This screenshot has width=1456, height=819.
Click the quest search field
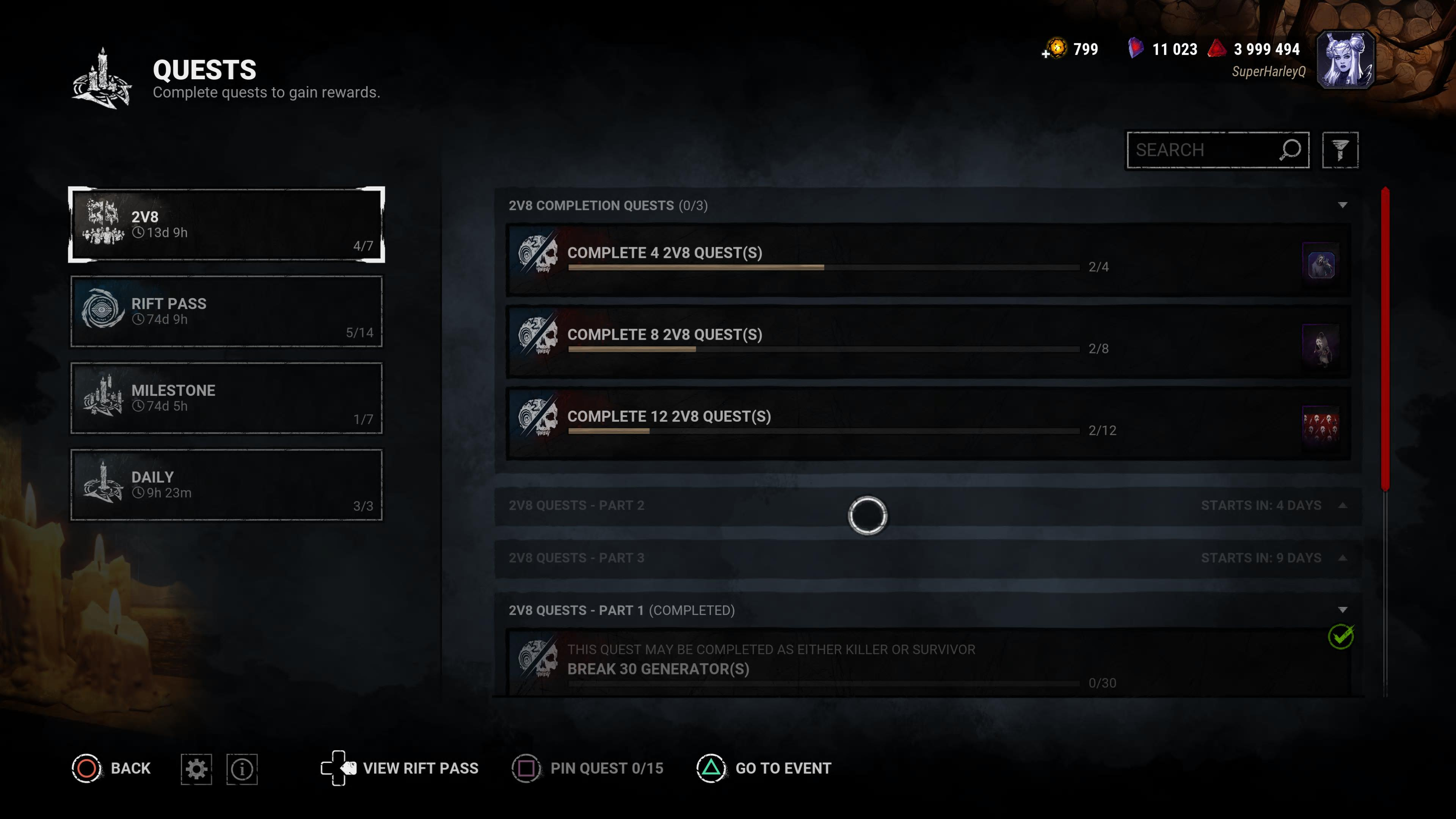pos(1204,150)
